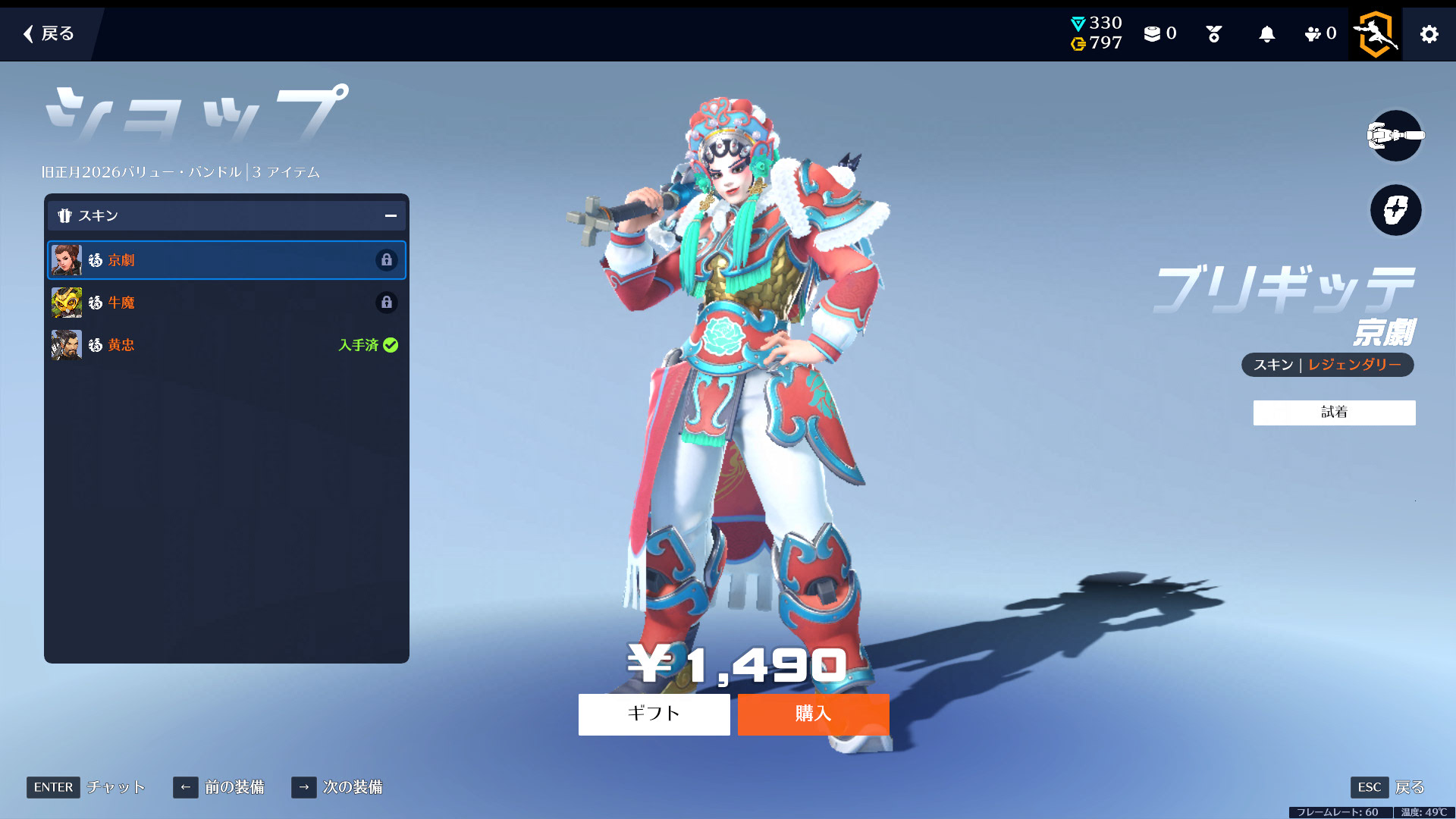Image resolution: width=1456 pixels, height=819 pixels.
Task: Open the player profile emblem
Action: click(x=1376, y=34)
